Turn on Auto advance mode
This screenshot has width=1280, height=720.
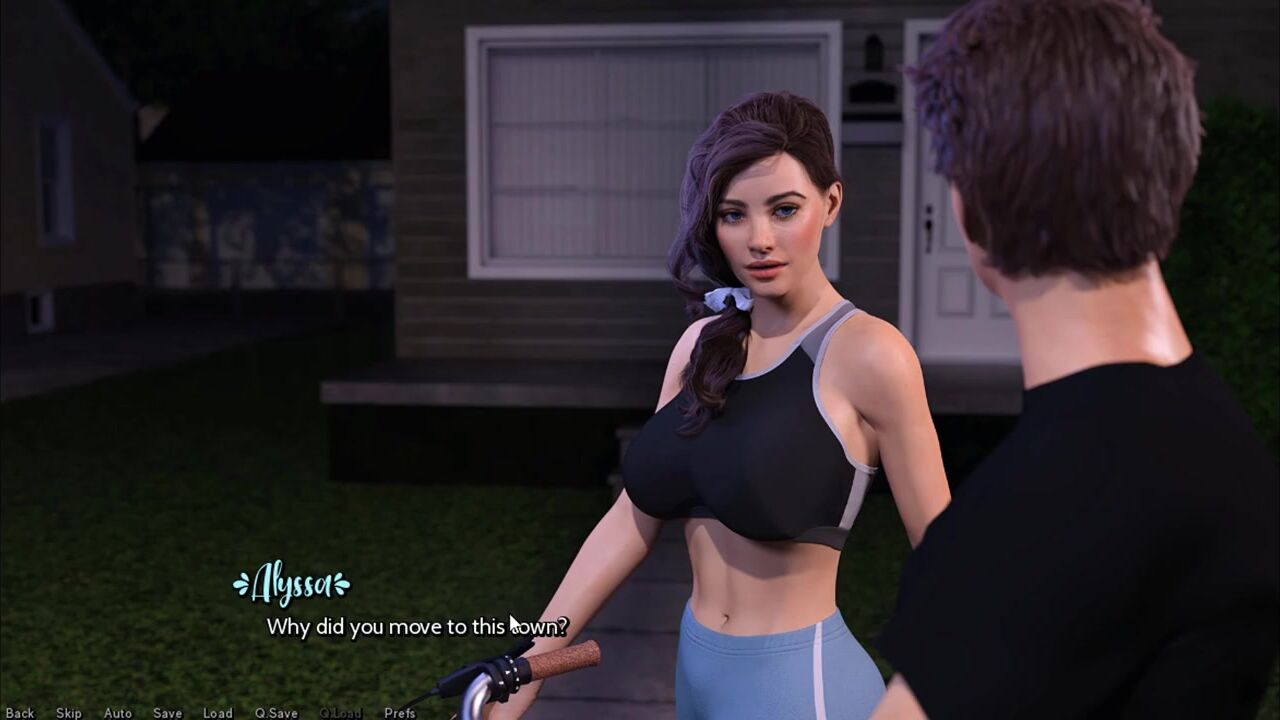tap(118, 713)
